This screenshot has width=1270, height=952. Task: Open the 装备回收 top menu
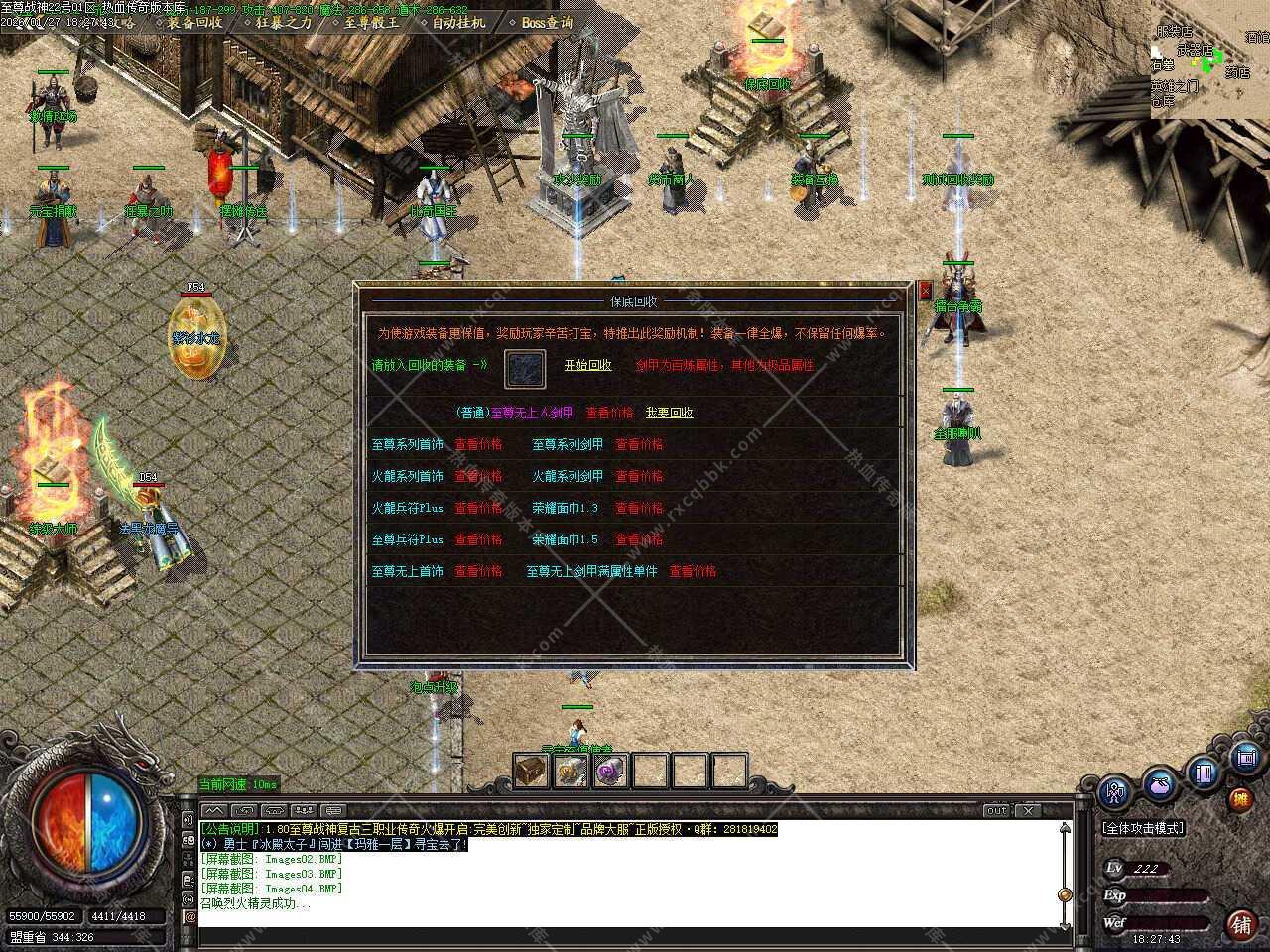194,22
